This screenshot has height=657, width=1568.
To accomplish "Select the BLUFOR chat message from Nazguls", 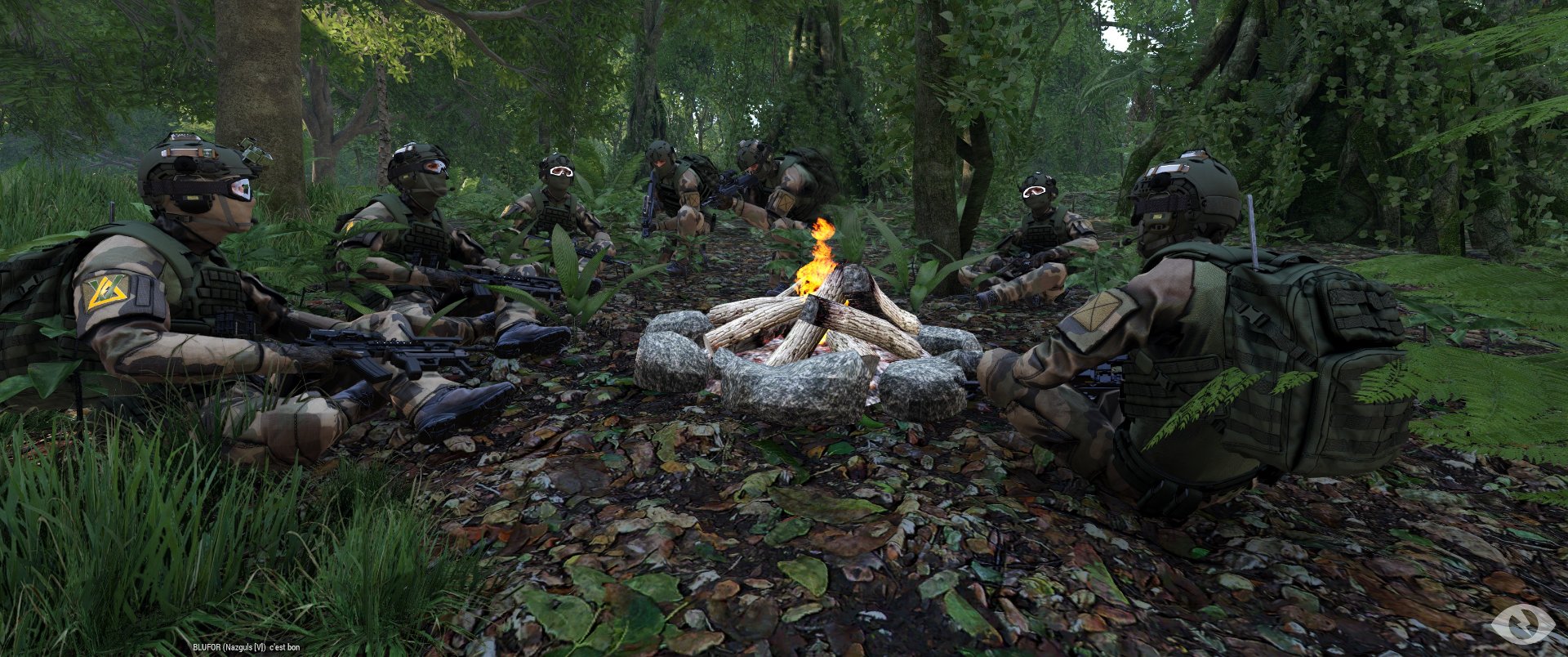I will 246,647.
